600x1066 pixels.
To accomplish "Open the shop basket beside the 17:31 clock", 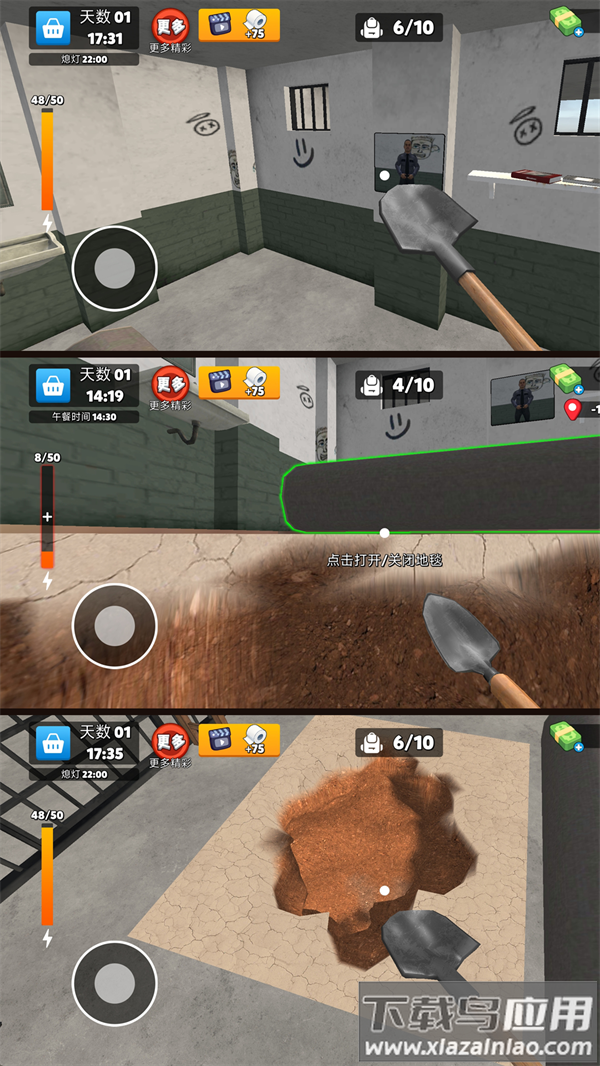I will click(x=53, y=28).
